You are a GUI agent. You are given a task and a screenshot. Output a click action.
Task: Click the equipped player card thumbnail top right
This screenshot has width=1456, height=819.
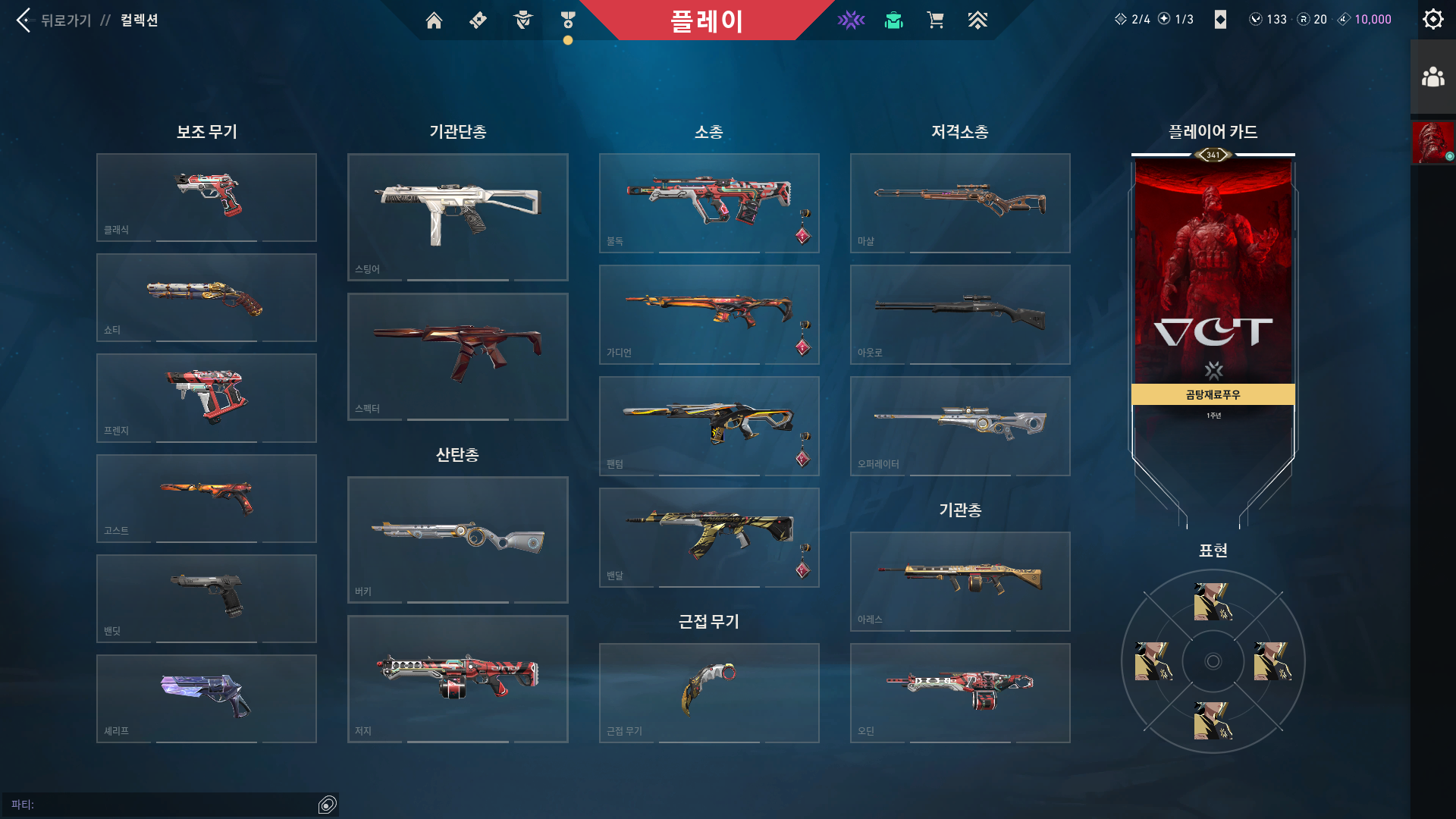[1432, 143]
